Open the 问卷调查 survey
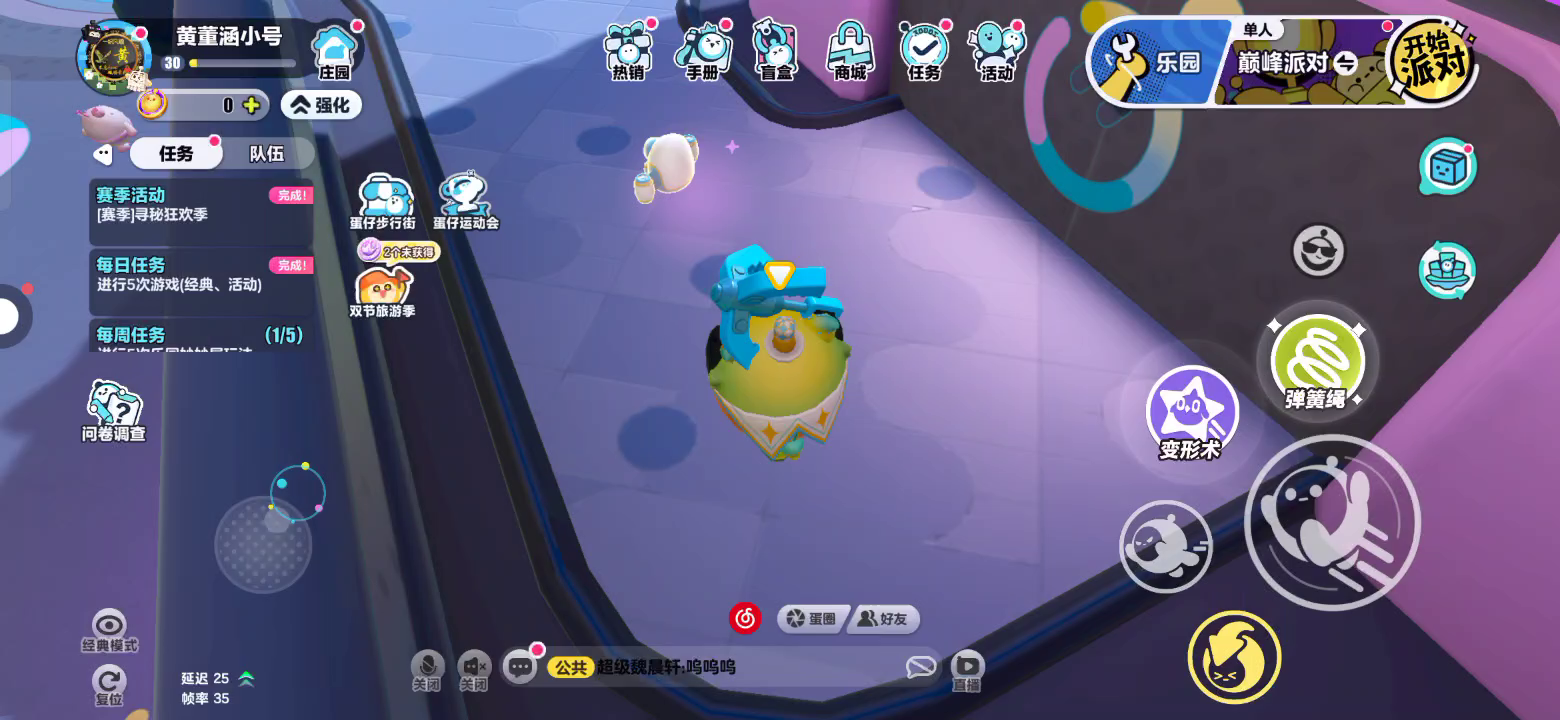Screen dimensions: 1560x720 tap(113, 410)
